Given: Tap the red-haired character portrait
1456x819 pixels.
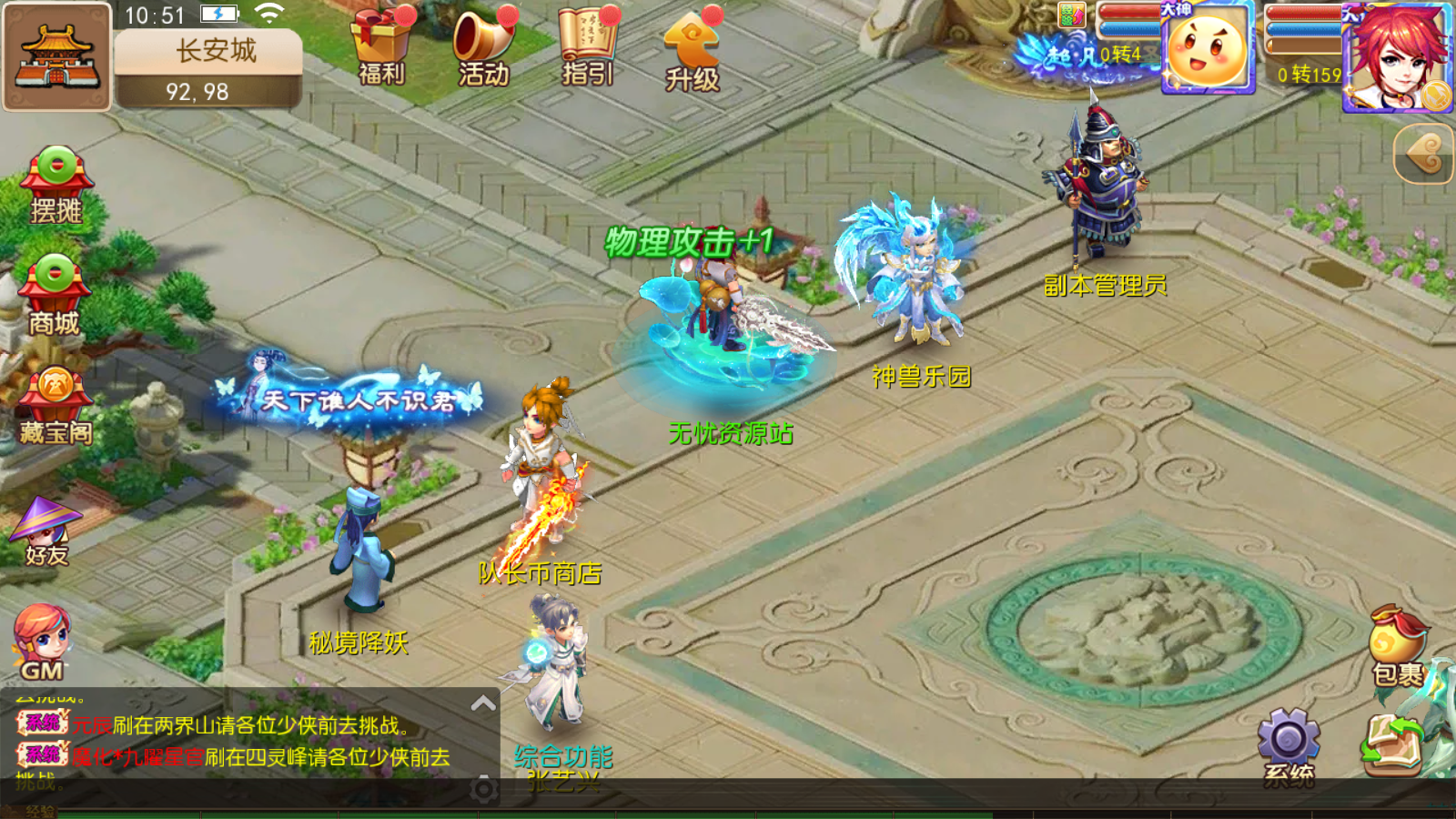Looking at the screenshot, I should tap(1398, 56).
